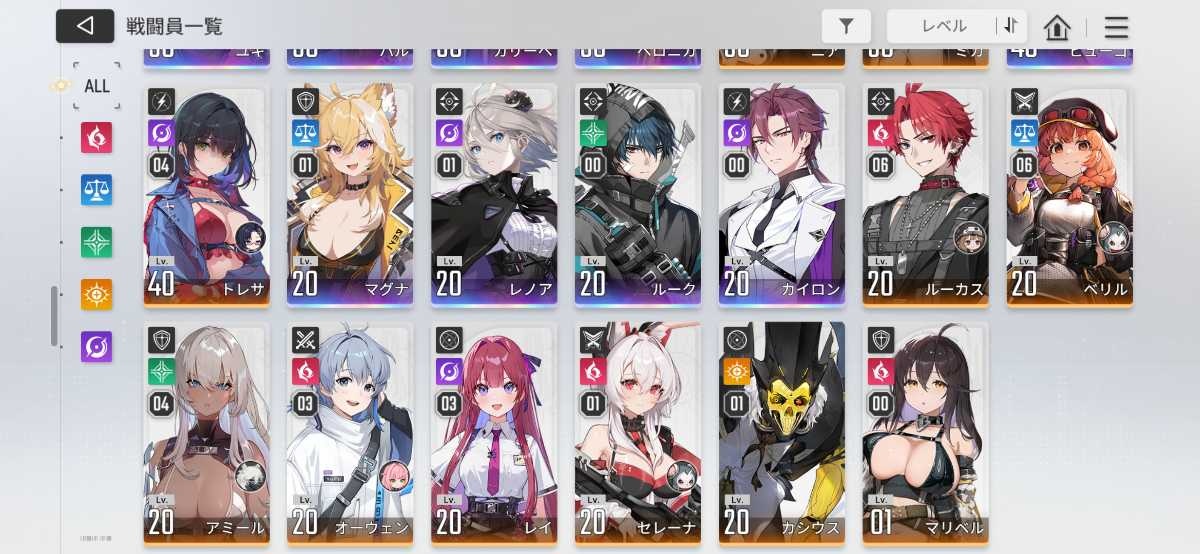
Task: Open the filter funnel button
Action: click(846, 26)
